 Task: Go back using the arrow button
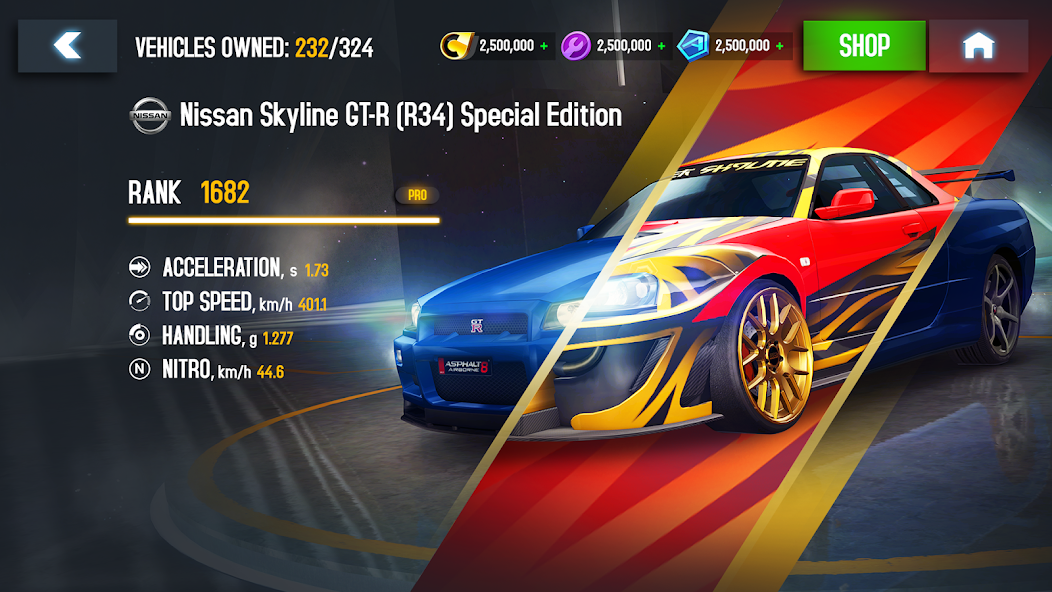[67, 46]
